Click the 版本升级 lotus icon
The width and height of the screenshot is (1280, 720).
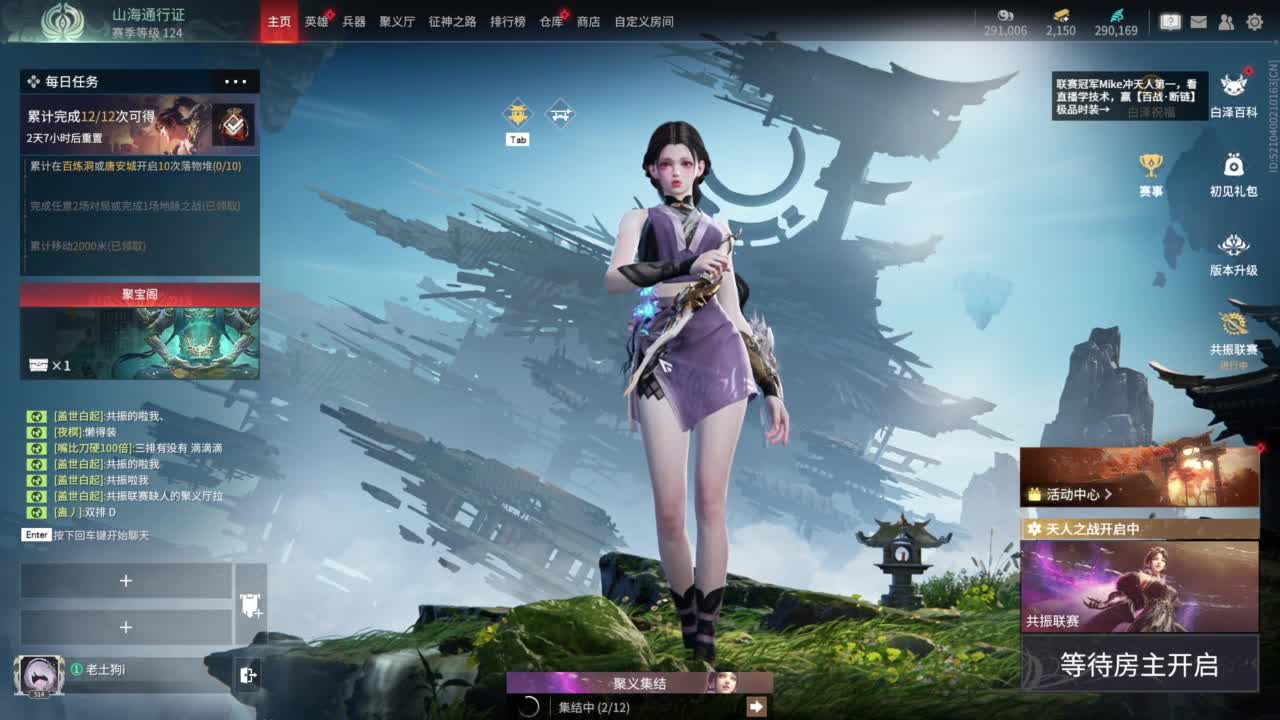(1235, 243)
